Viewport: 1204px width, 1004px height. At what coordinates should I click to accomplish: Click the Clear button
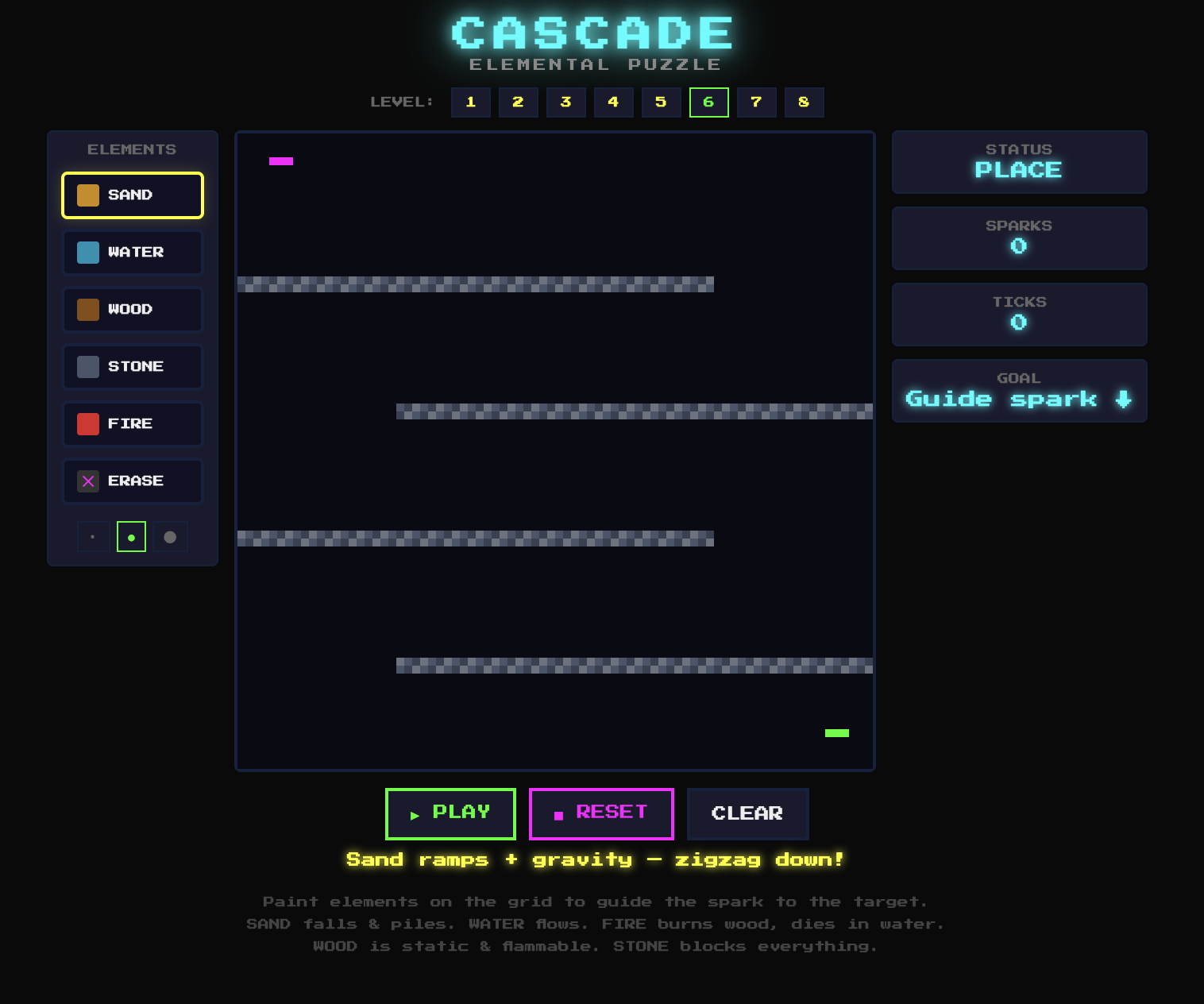(x=747, y=813)
